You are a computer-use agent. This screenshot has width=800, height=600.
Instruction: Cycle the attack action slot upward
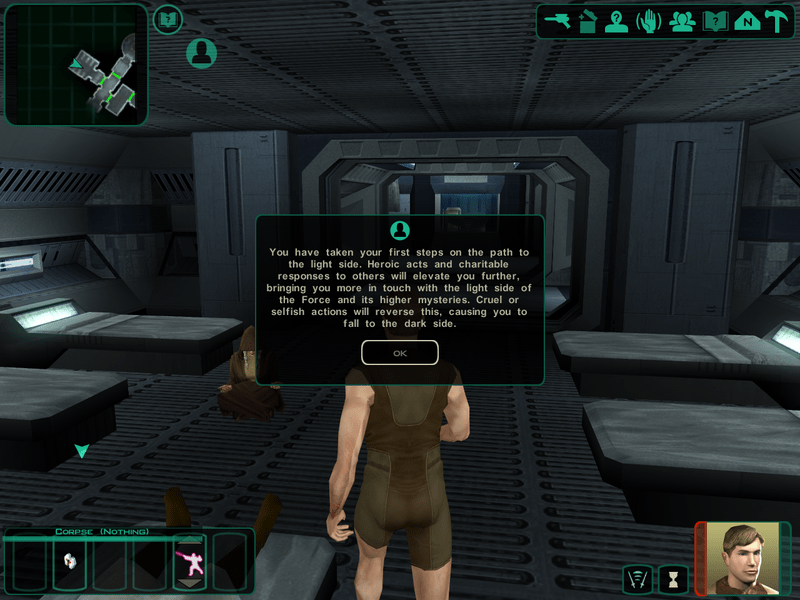(x=188, y=540)
